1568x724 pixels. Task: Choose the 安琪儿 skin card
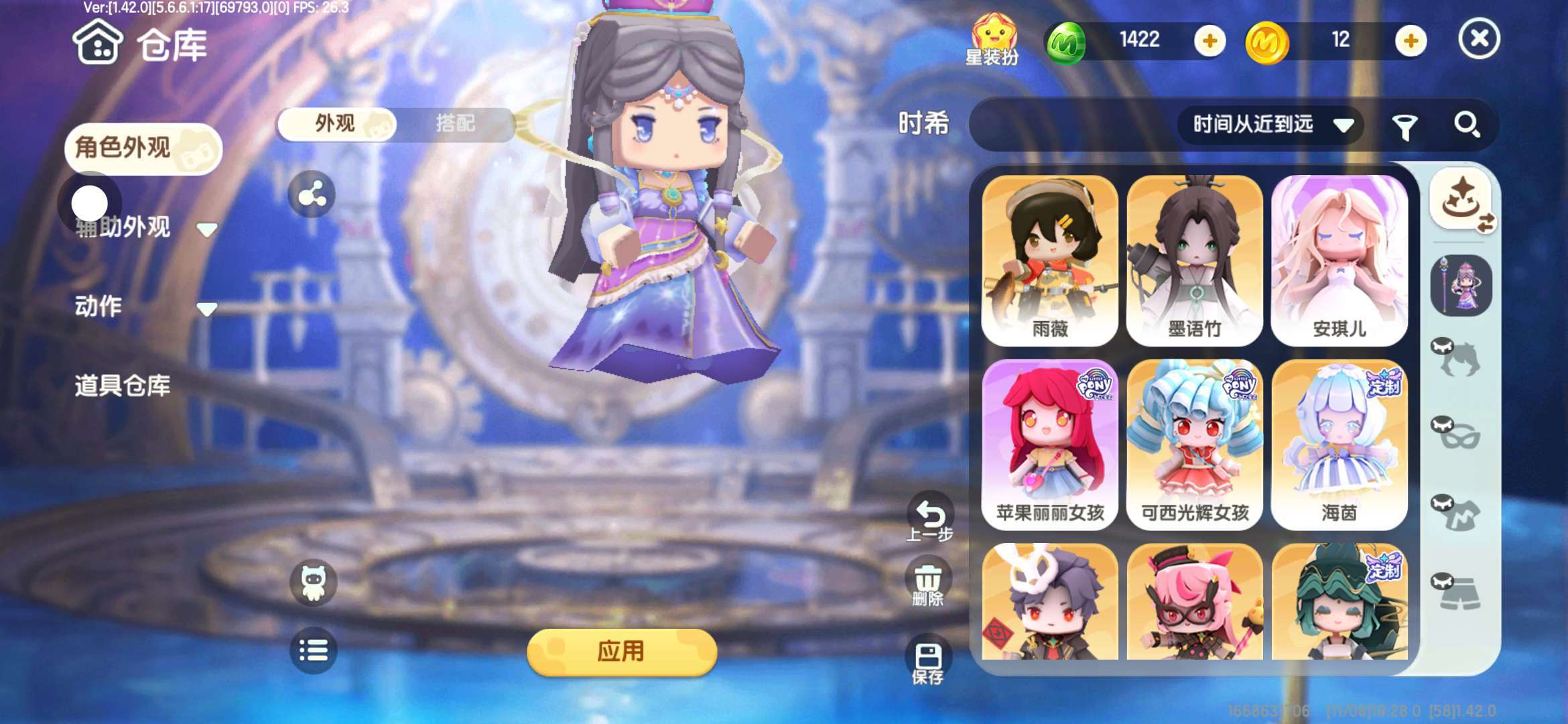coord(1339,260)
